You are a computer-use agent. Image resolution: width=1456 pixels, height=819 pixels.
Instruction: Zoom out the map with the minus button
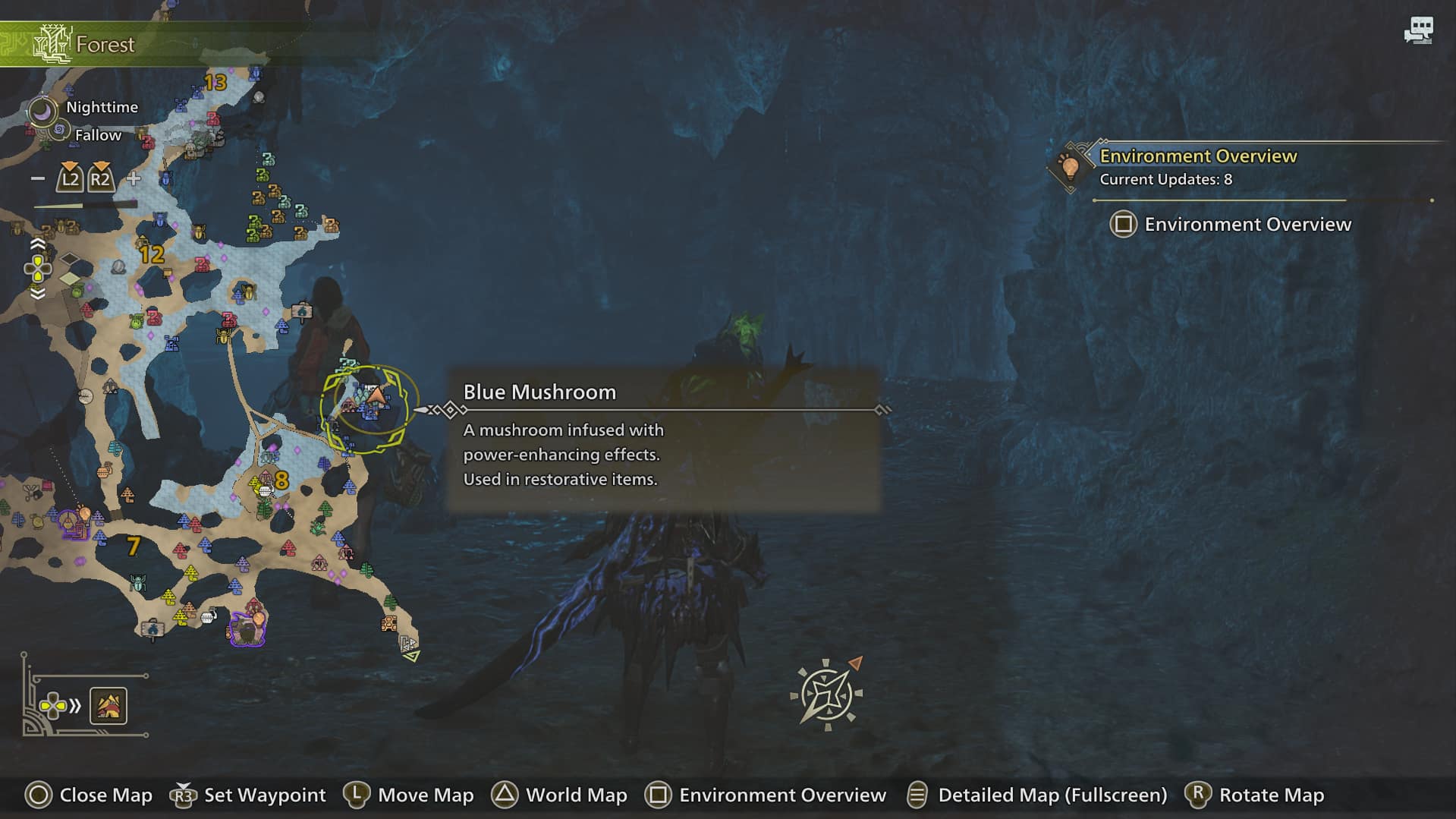coord(38,179)
